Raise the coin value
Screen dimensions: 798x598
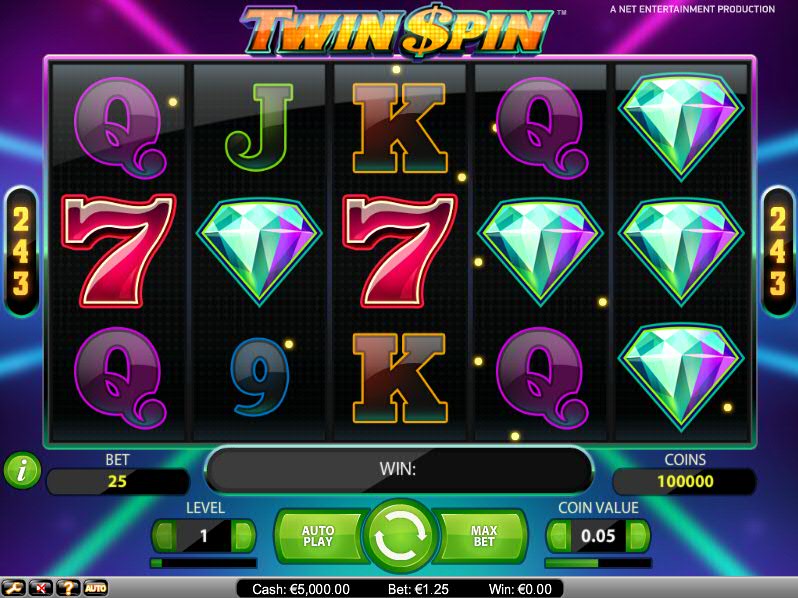tap(637, 536)
